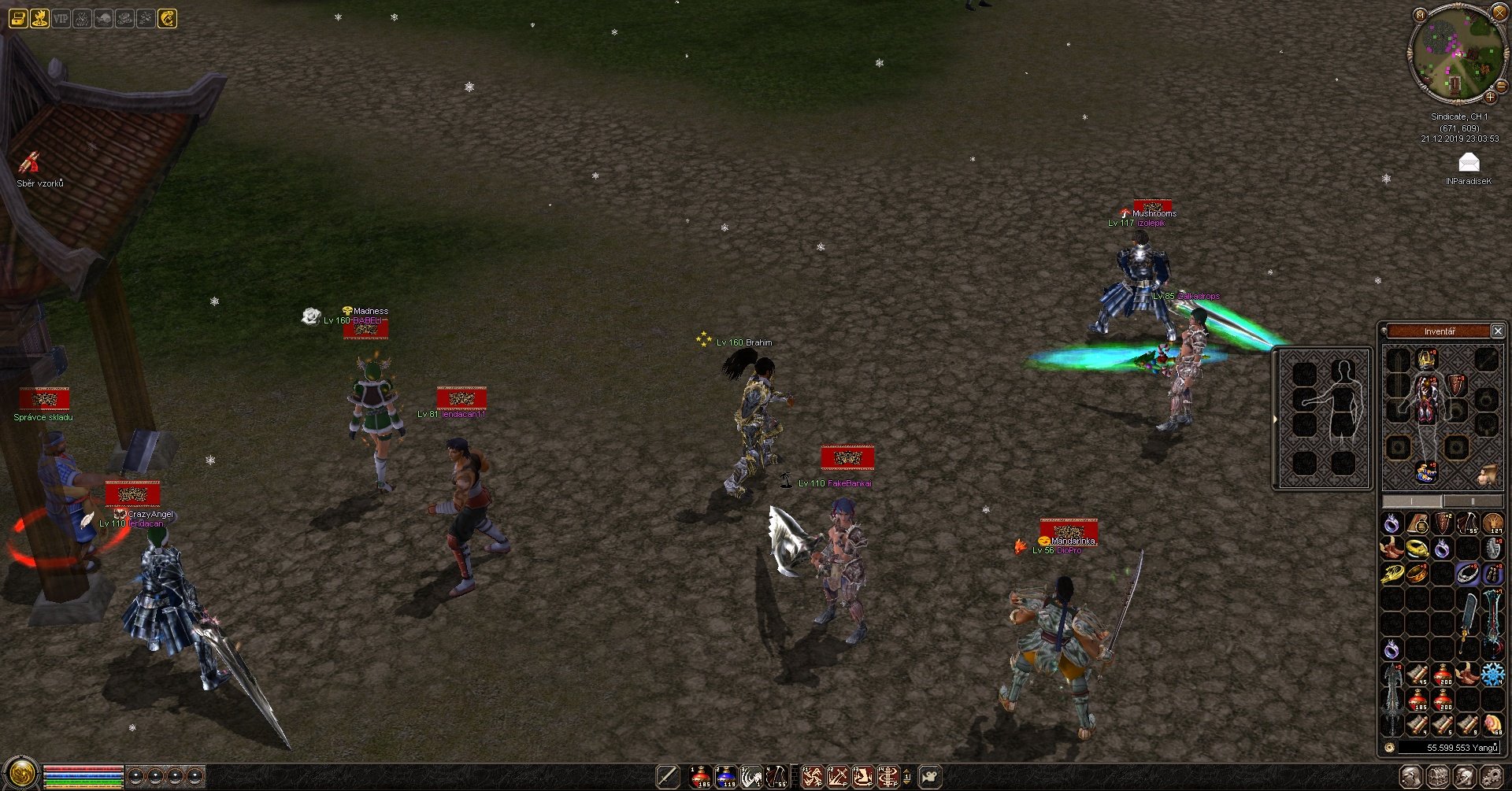Close the Inventář window

(x=1498, y=331)
